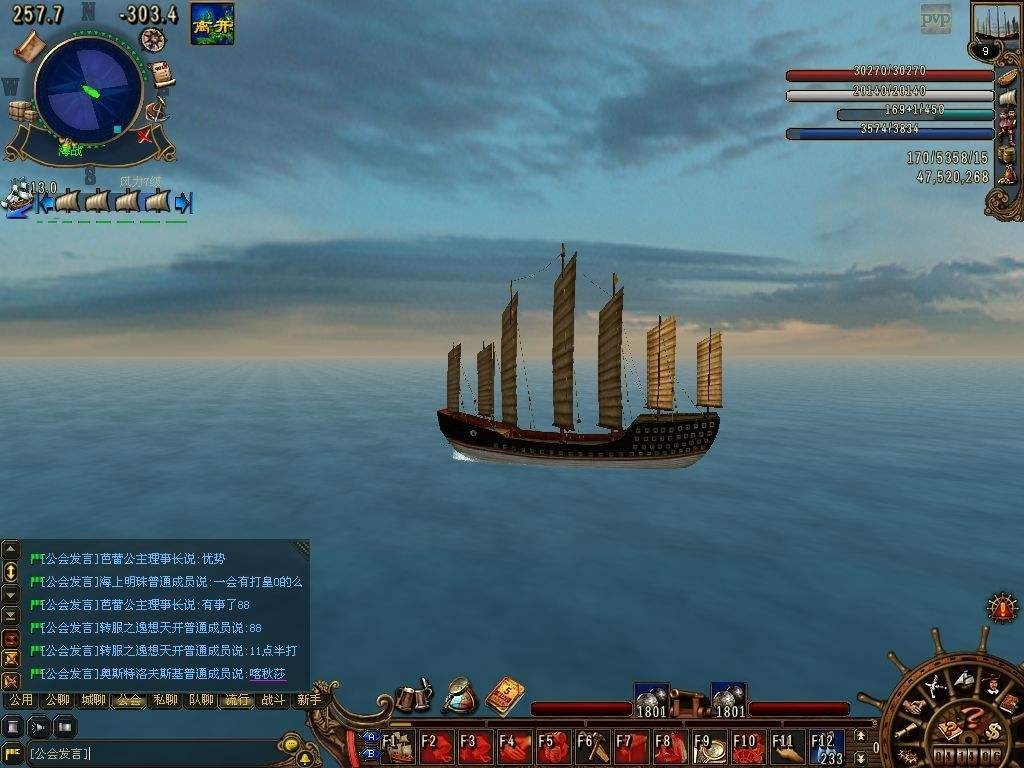Activate the F1 ship skill slot
This screenshot has height=768, width=1024.
[x=399, y=746]
